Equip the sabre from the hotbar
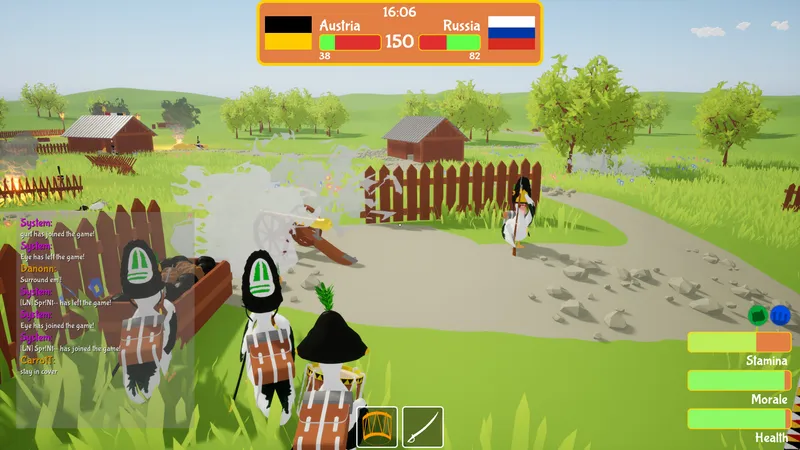The height and width of the screenshot is (450, 800). [x=423, y=426]
